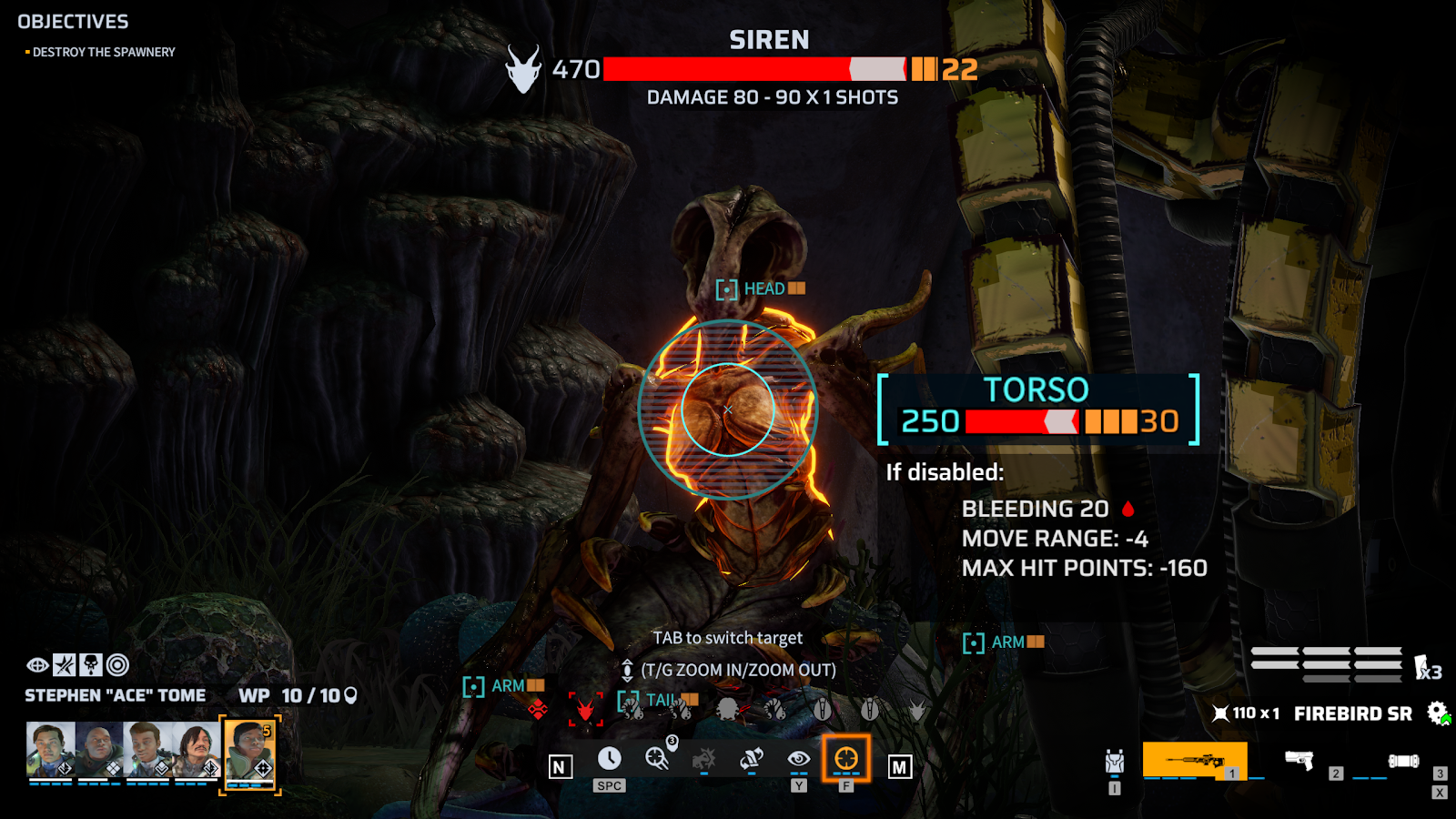This screenshot has width=1456, height=819.
Task: Select the first soldier portrait
Action: (50, 750)
